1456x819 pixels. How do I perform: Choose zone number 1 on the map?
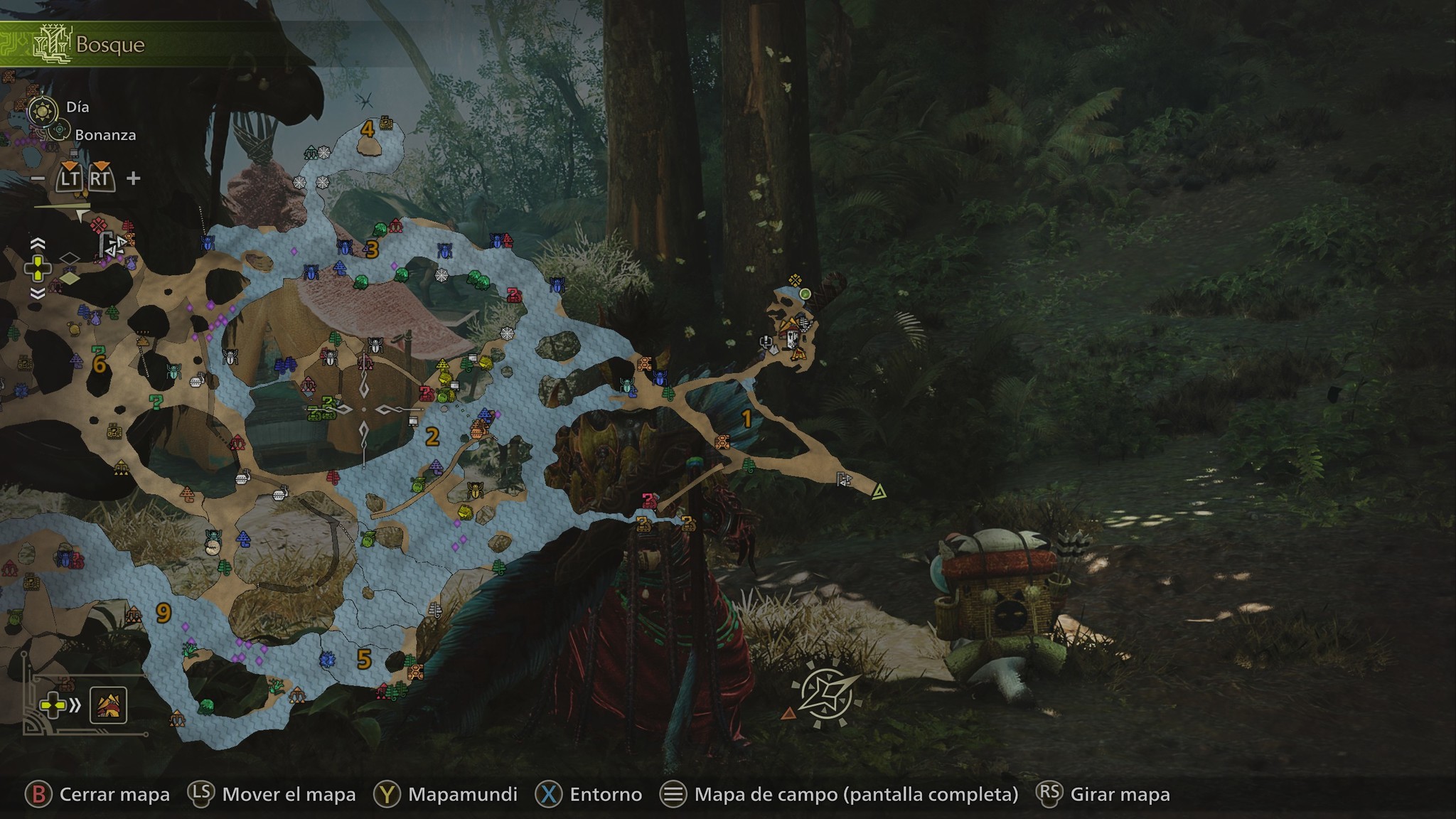tap(746, 419)
